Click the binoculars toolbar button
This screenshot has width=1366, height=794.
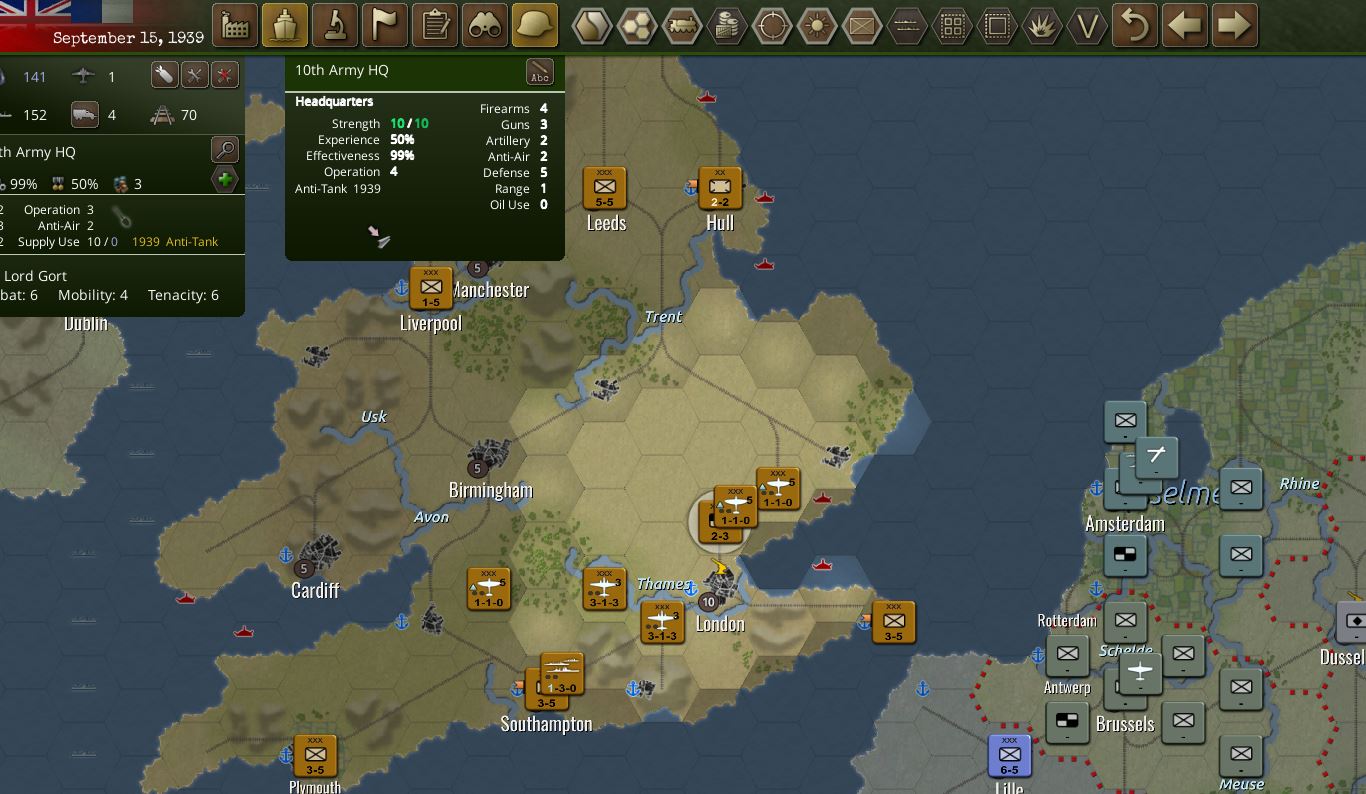point(485,26)
